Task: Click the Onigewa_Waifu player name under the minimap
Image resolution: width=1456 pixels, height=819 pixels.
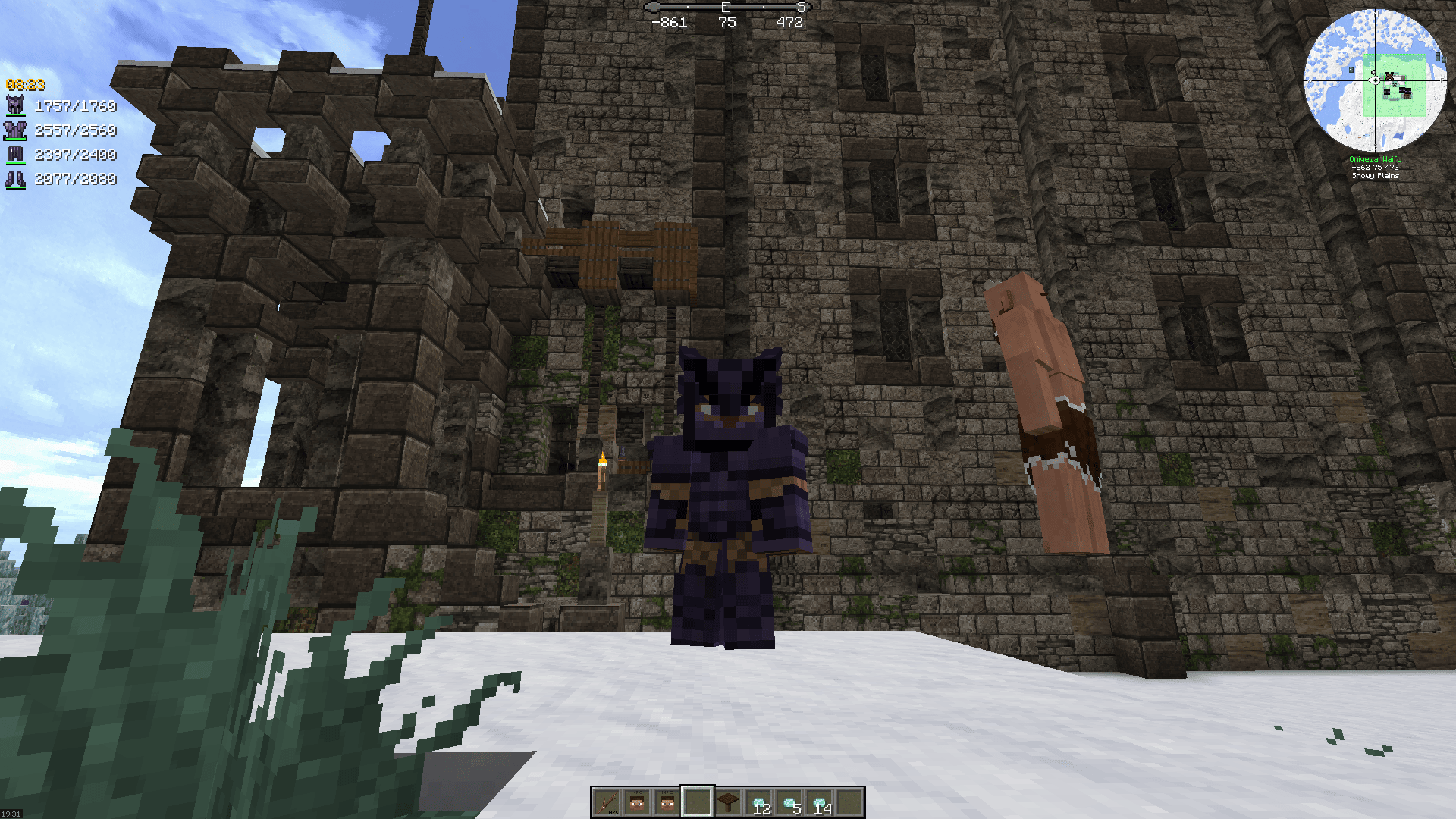Action: point(1376,159)
